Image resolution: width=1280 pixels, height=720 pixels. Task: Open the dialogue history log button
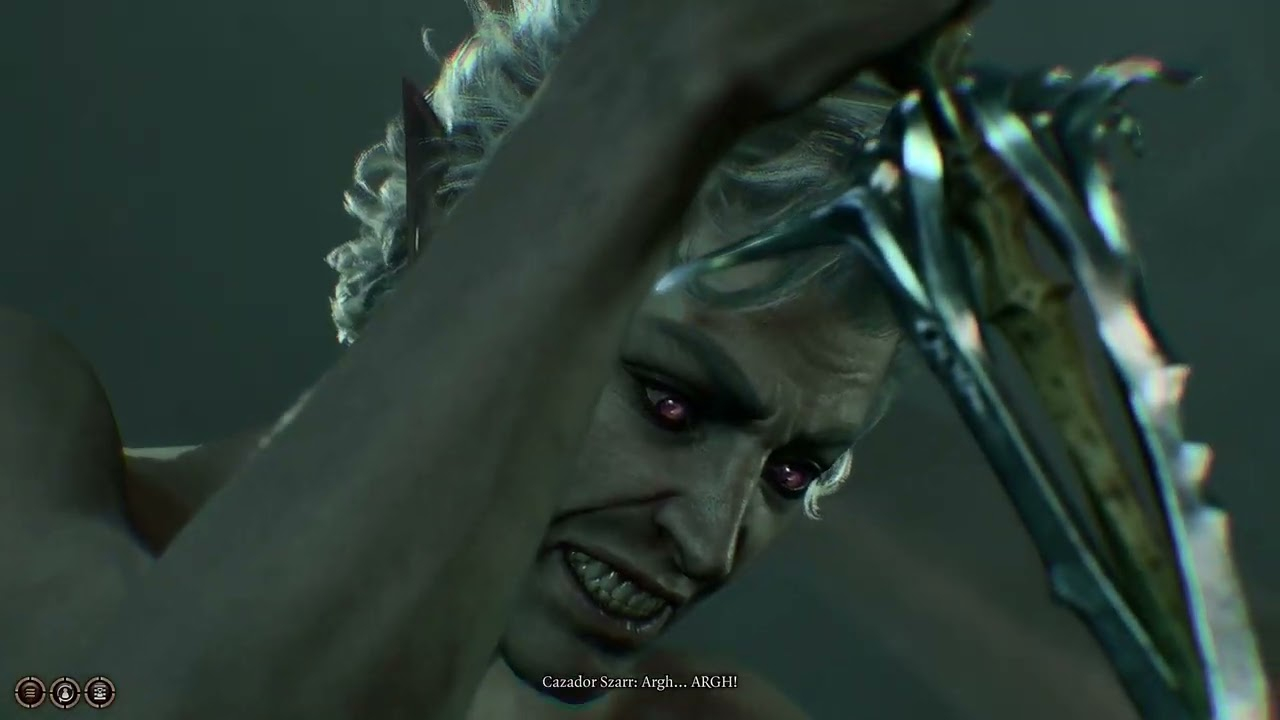(x=30, y=691)
